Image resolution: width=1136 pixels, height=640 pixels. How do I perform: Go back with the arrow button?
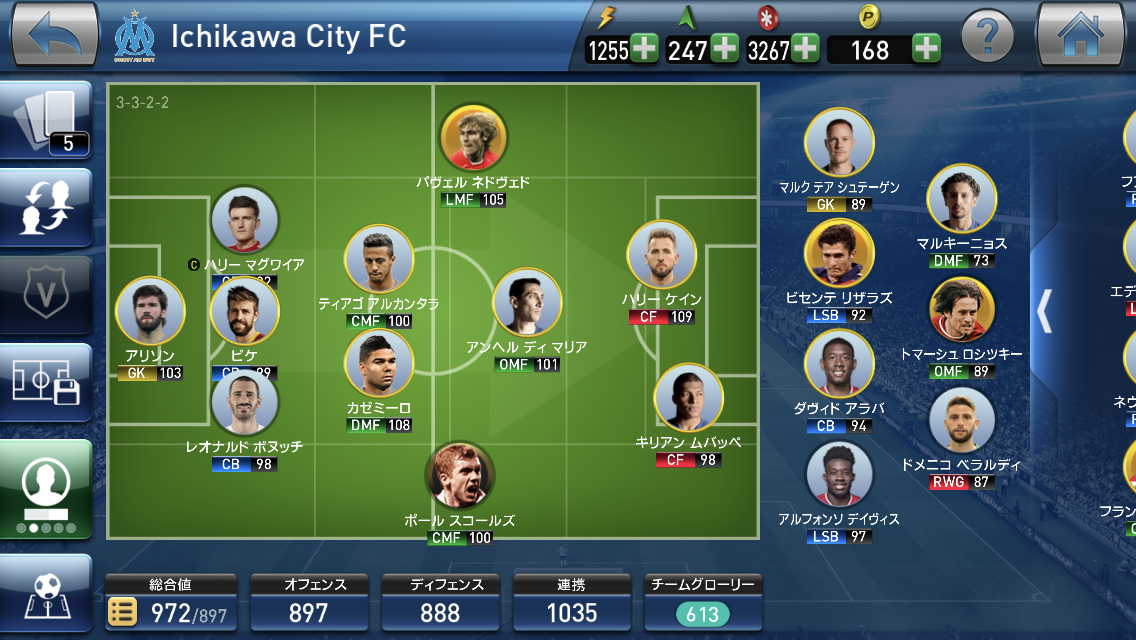point(55,34)
